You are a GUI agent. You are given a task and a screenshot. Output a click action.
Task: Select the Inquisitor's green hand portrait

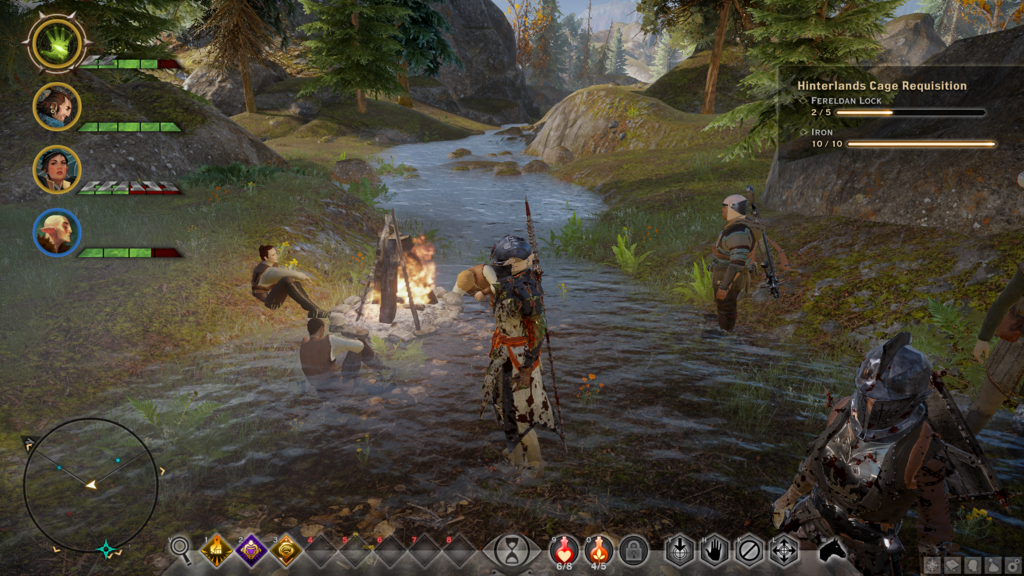56,44
